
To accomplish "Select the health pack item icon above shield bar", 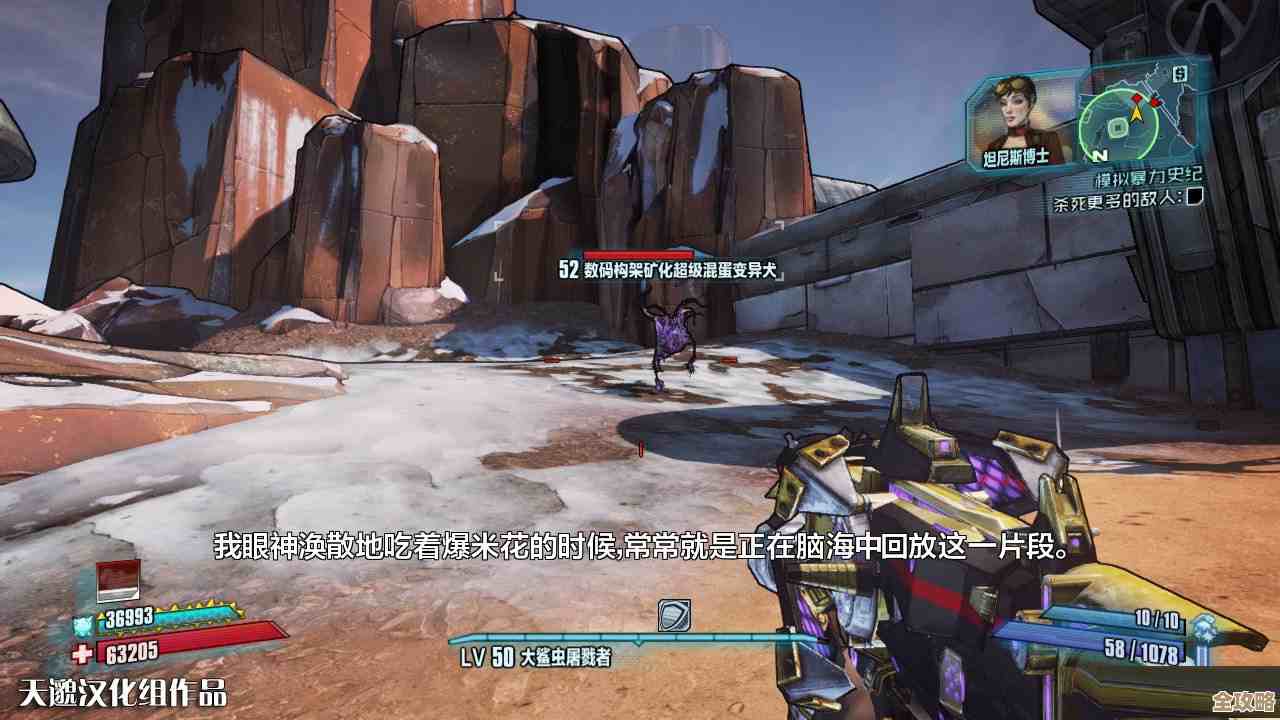I will 118,580.
